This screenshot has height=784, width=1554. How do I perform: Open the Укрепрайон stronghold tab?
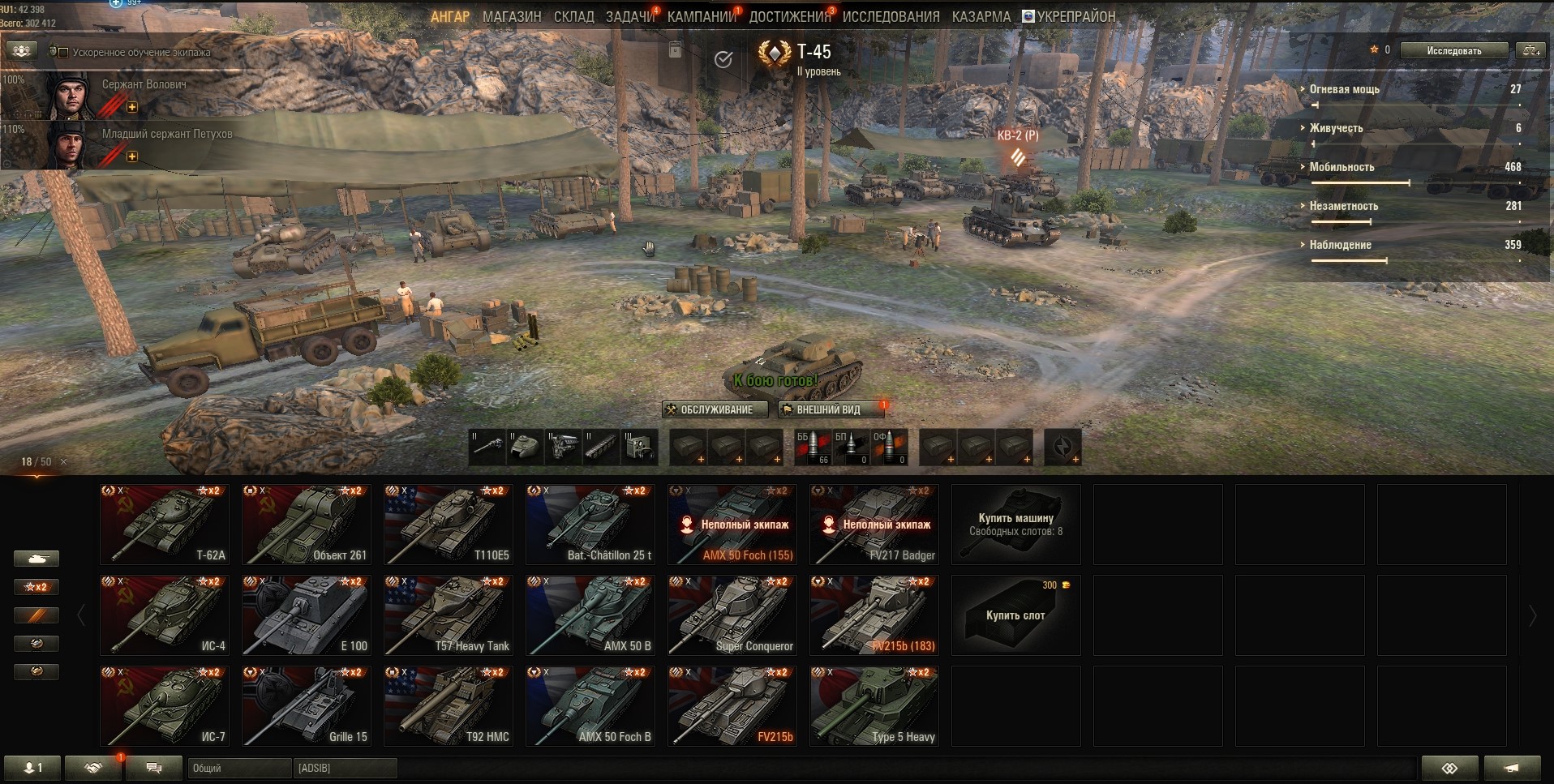[x=1068, y=16]
